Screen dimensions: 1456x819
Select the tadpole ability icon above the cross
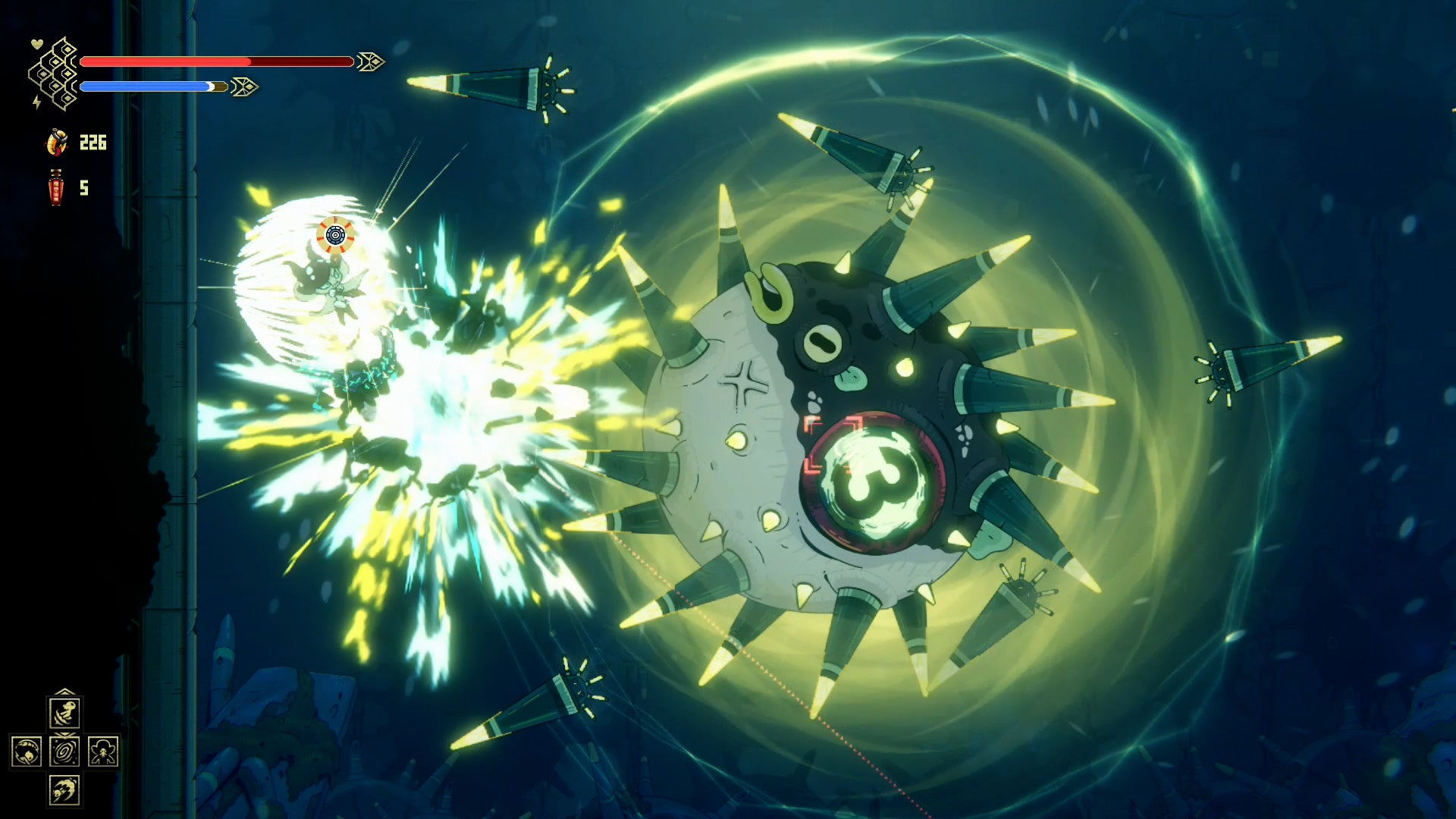coord(65,712)
